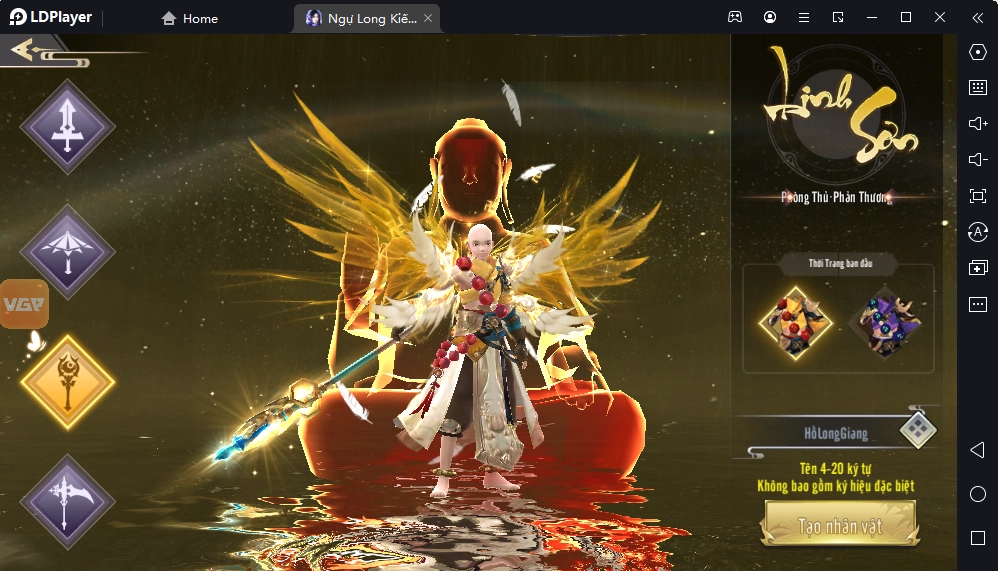Choose the umbrella class icon
Screen dimensions: 998x571
pyautogui.click(x=68, y=252)
